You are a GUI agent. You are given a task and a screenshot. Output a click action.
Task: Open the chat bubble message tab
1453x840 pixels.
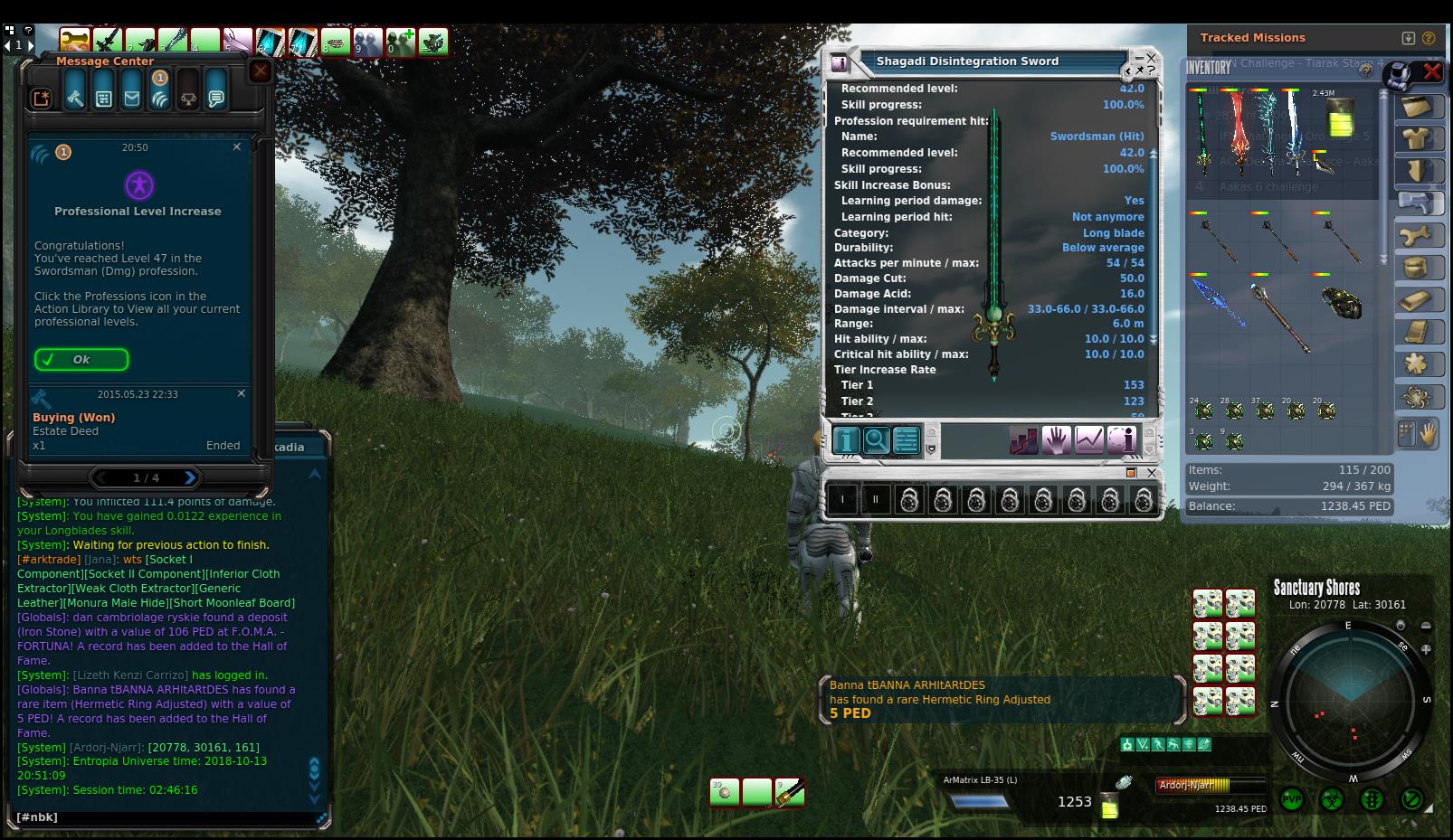[216, 99]
